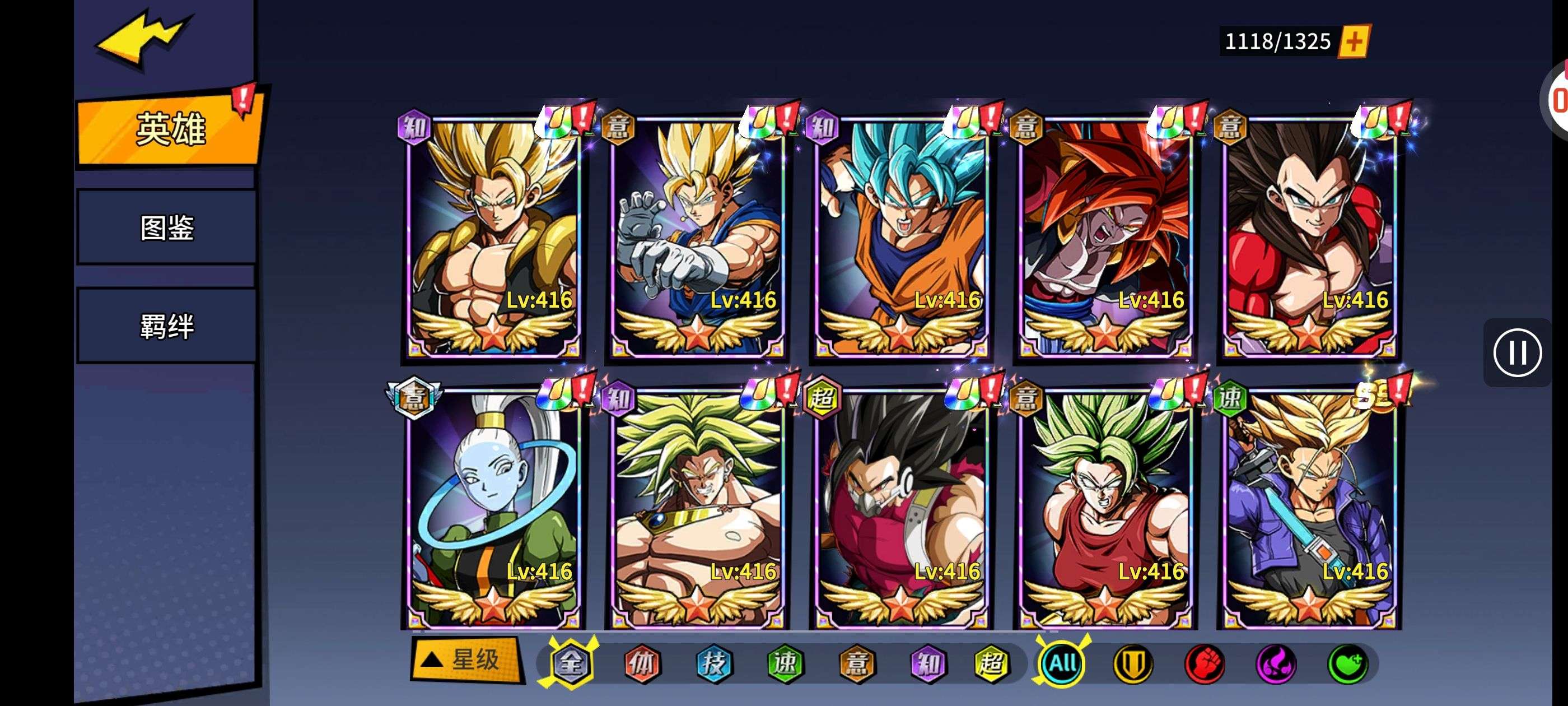Open the 图鉴 tab
The height and width of the screenshot is (706, 1568).
pos(167,228)
